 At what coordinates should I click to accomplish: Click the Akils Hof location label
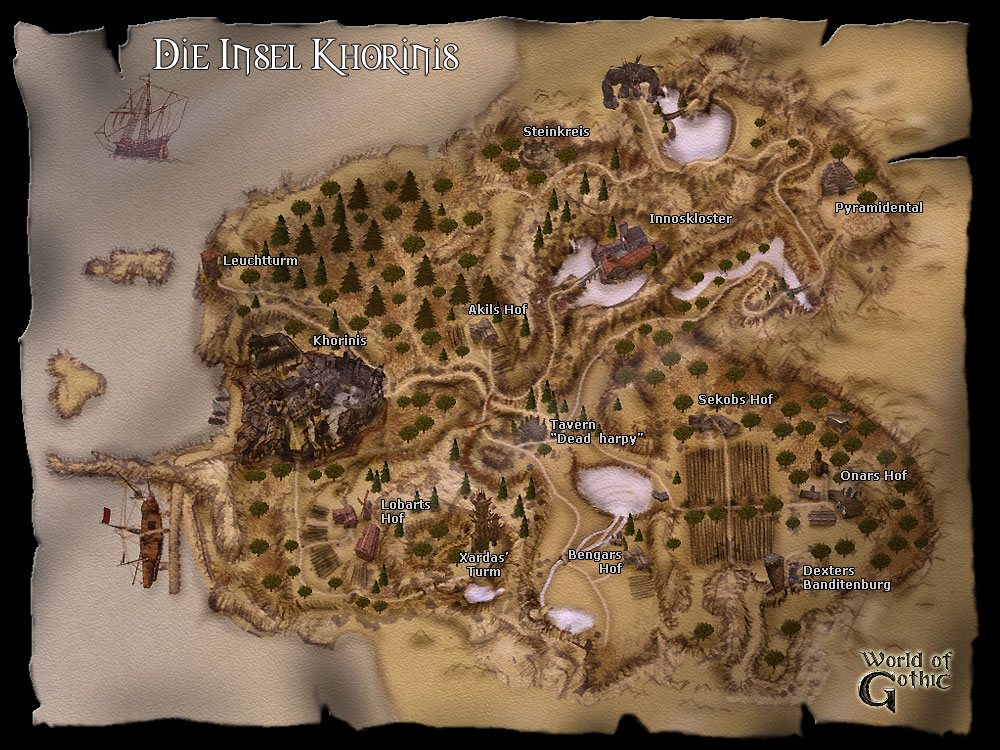[497, 310]
